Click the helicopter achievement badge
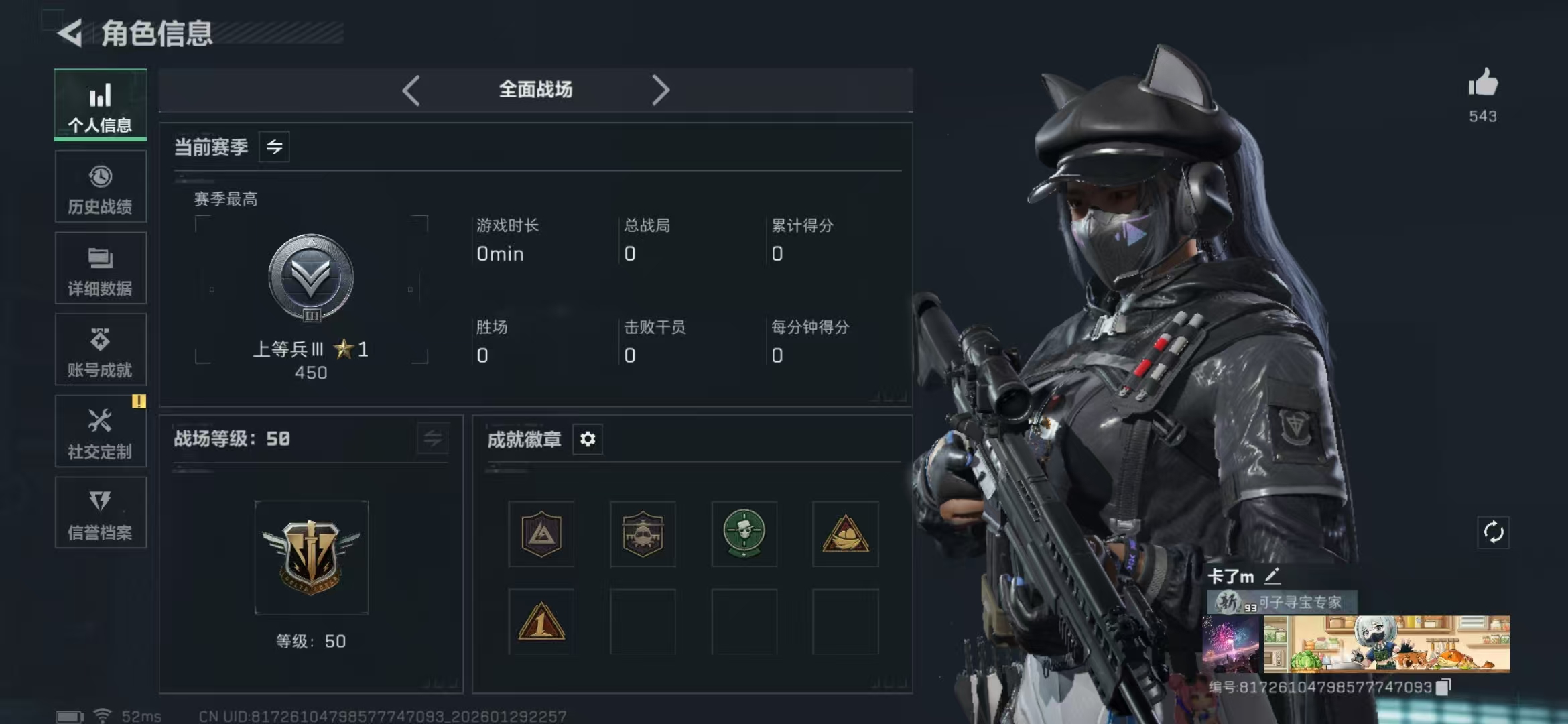 coord(643,535)
